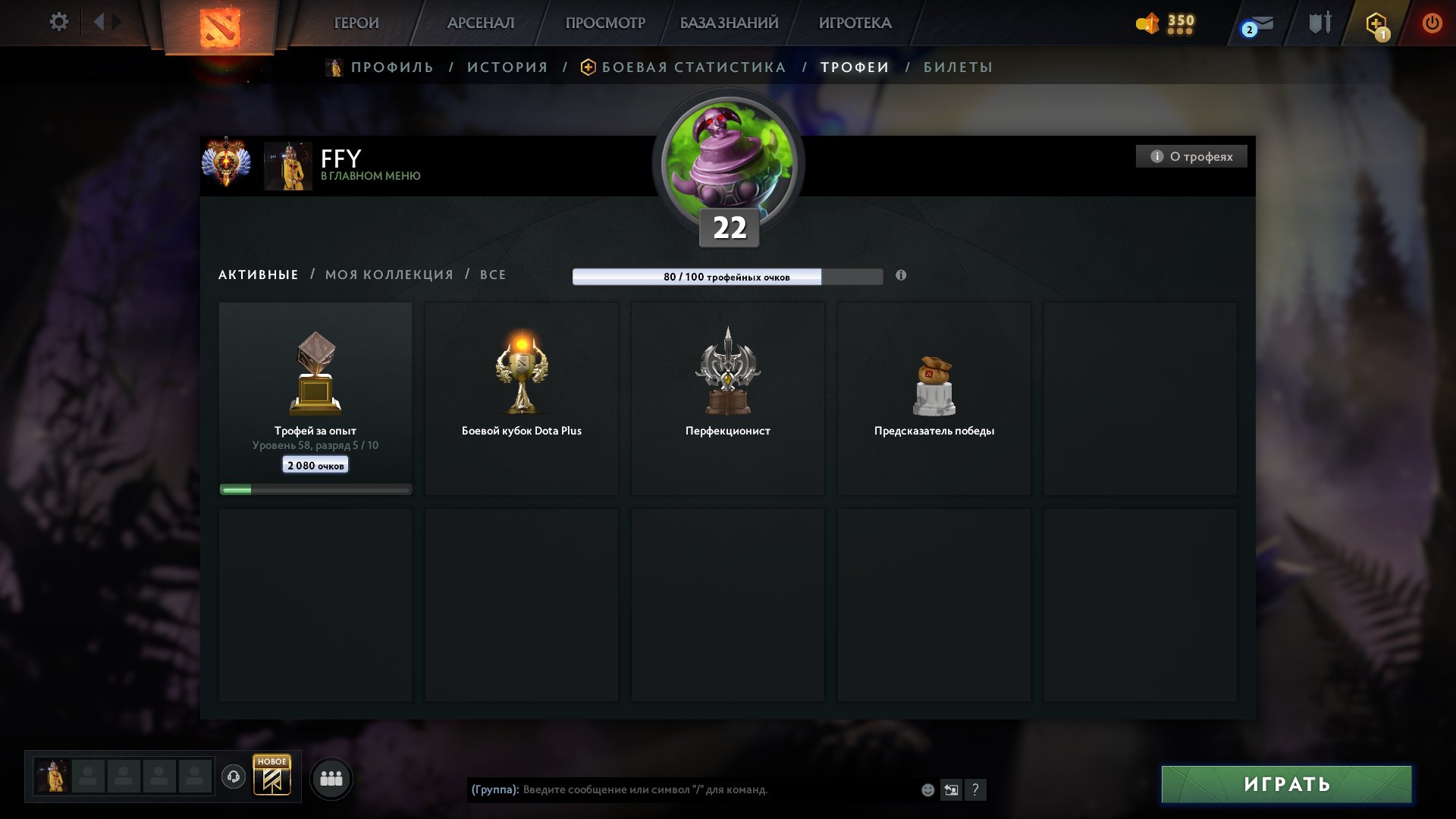Switch to the История tab
This screenshot has height=819, width=1456.
click(x=507, y=67)
